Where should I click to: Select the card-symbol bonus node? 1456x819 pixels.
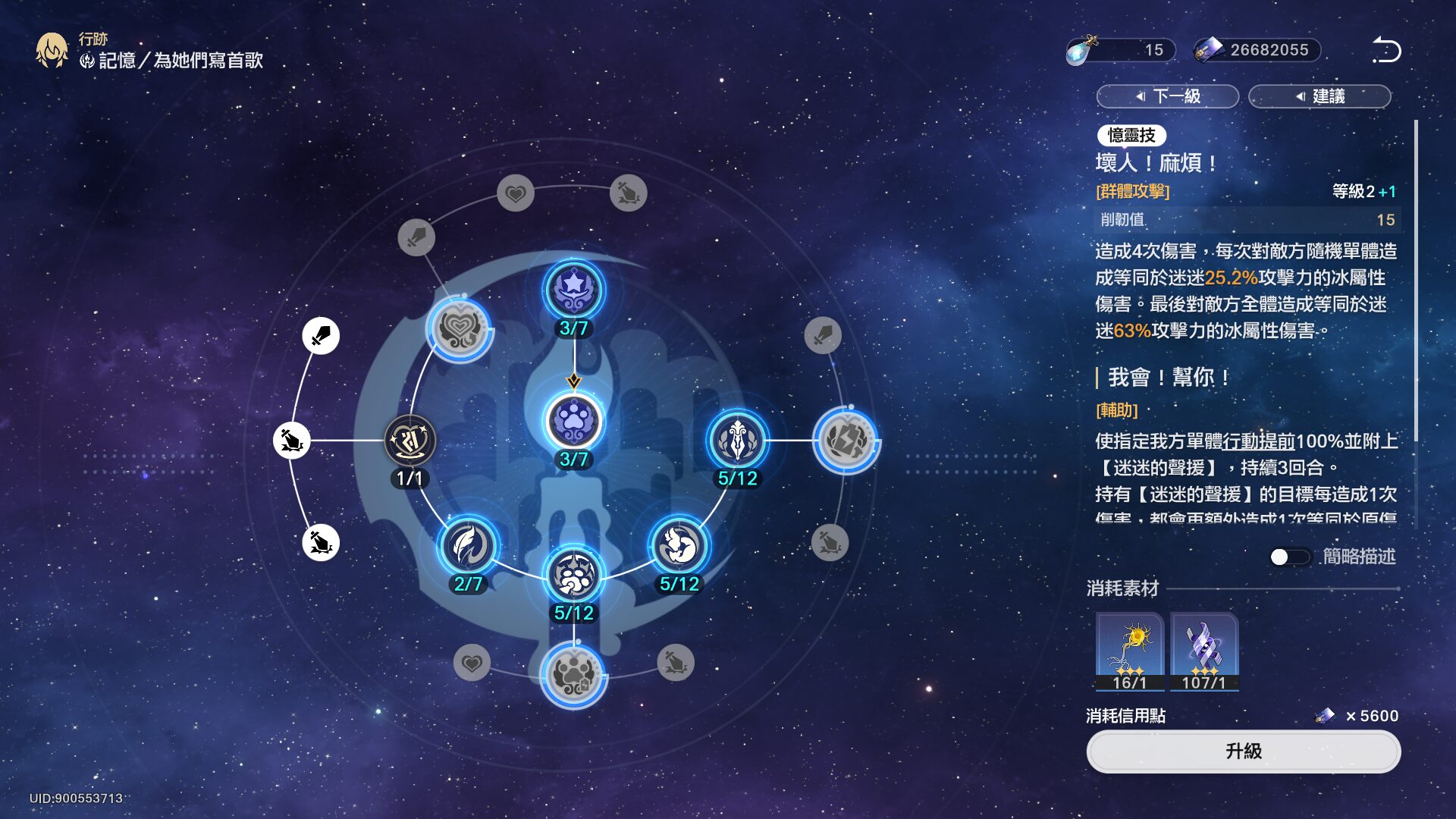pyautogui.click(x=846, y=441)
